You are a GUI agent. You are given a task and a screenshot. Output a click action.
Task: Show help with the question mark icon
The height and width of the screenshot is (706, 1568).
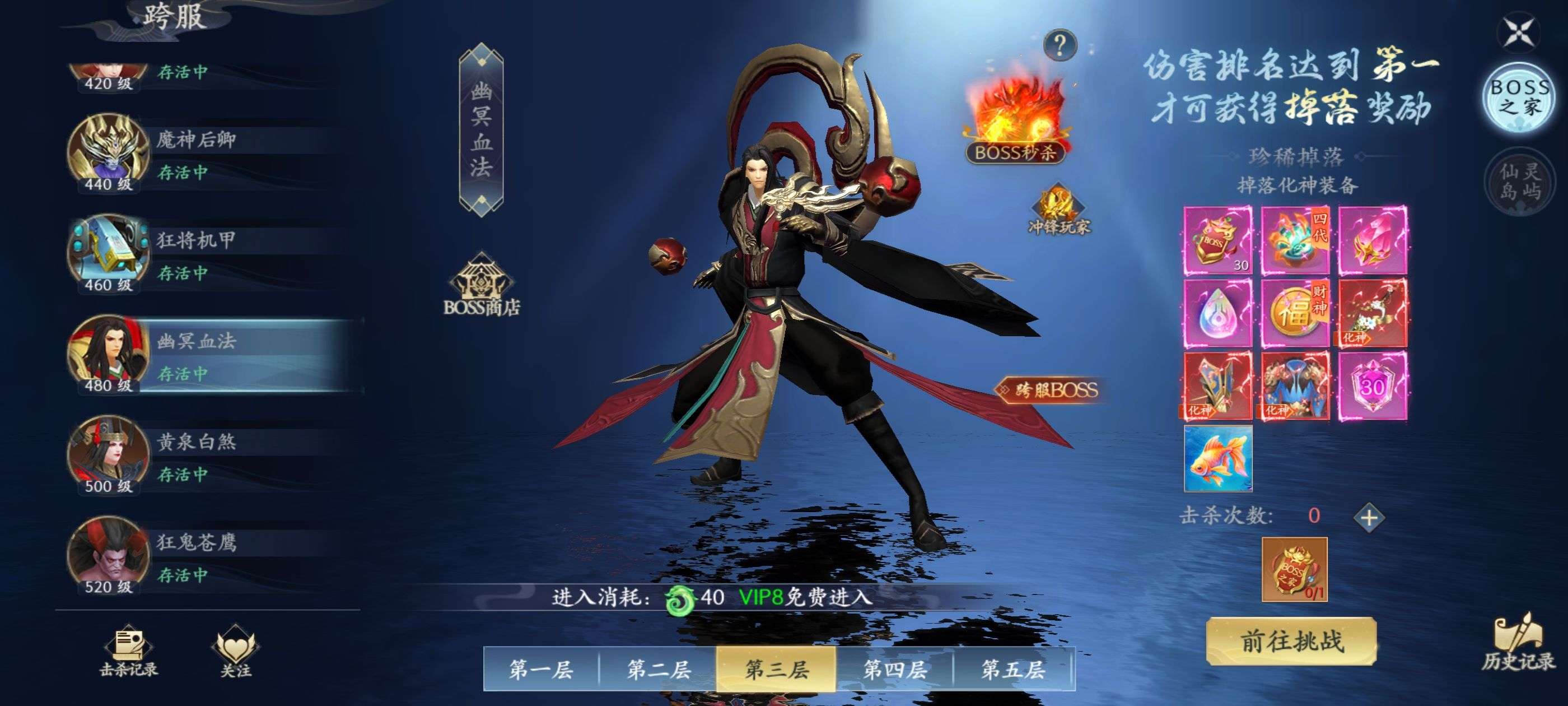[x=1060, y=45]
